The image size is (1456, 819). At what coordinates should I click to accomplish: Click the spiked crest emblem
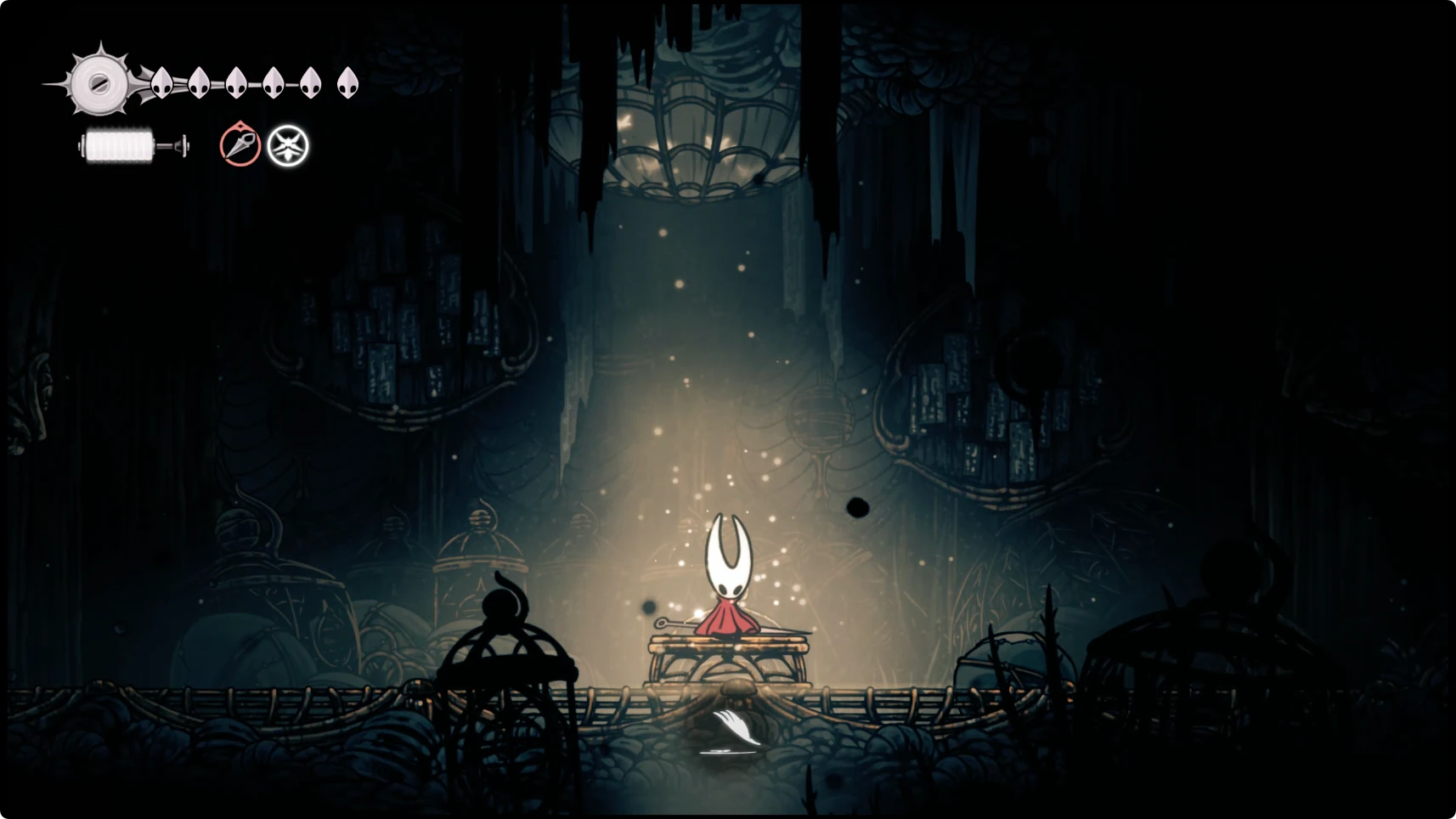[99, 82]
